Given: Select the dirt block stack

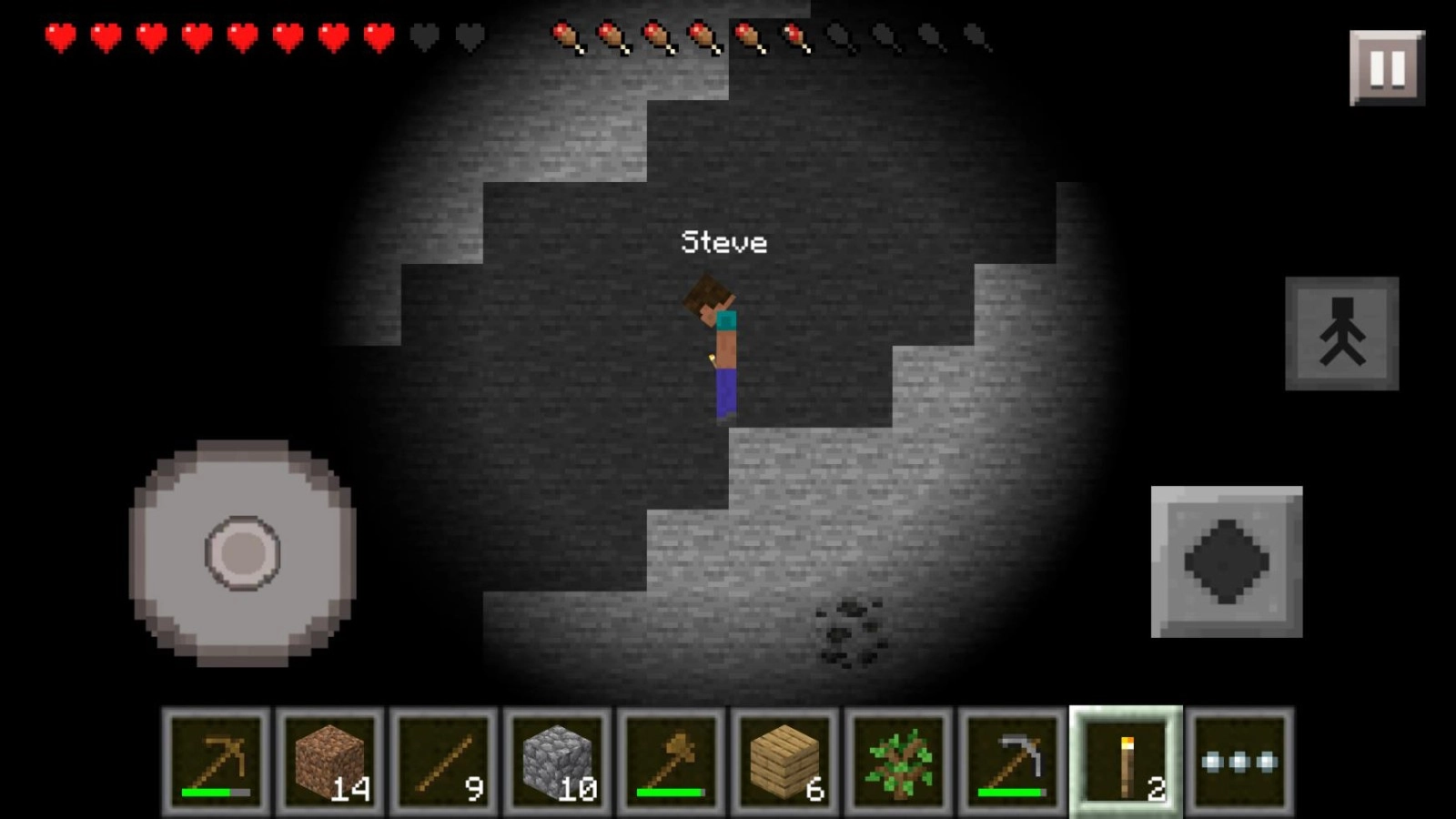Looking at the screenshot, I should (330, 762).
